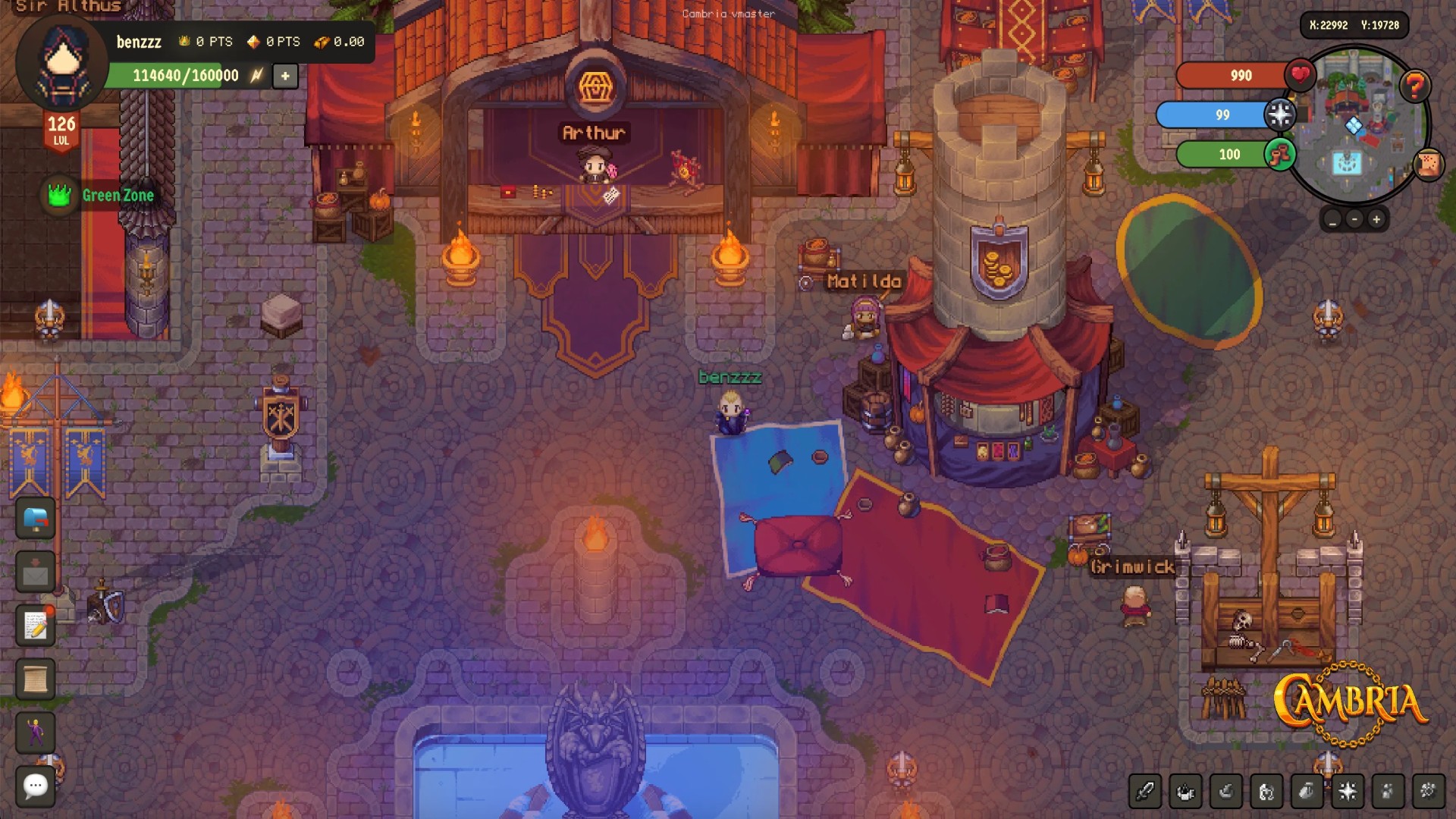Zoom in the minimap with plus button
Screen dimensions: 1456x819
tap(1376, 220)
